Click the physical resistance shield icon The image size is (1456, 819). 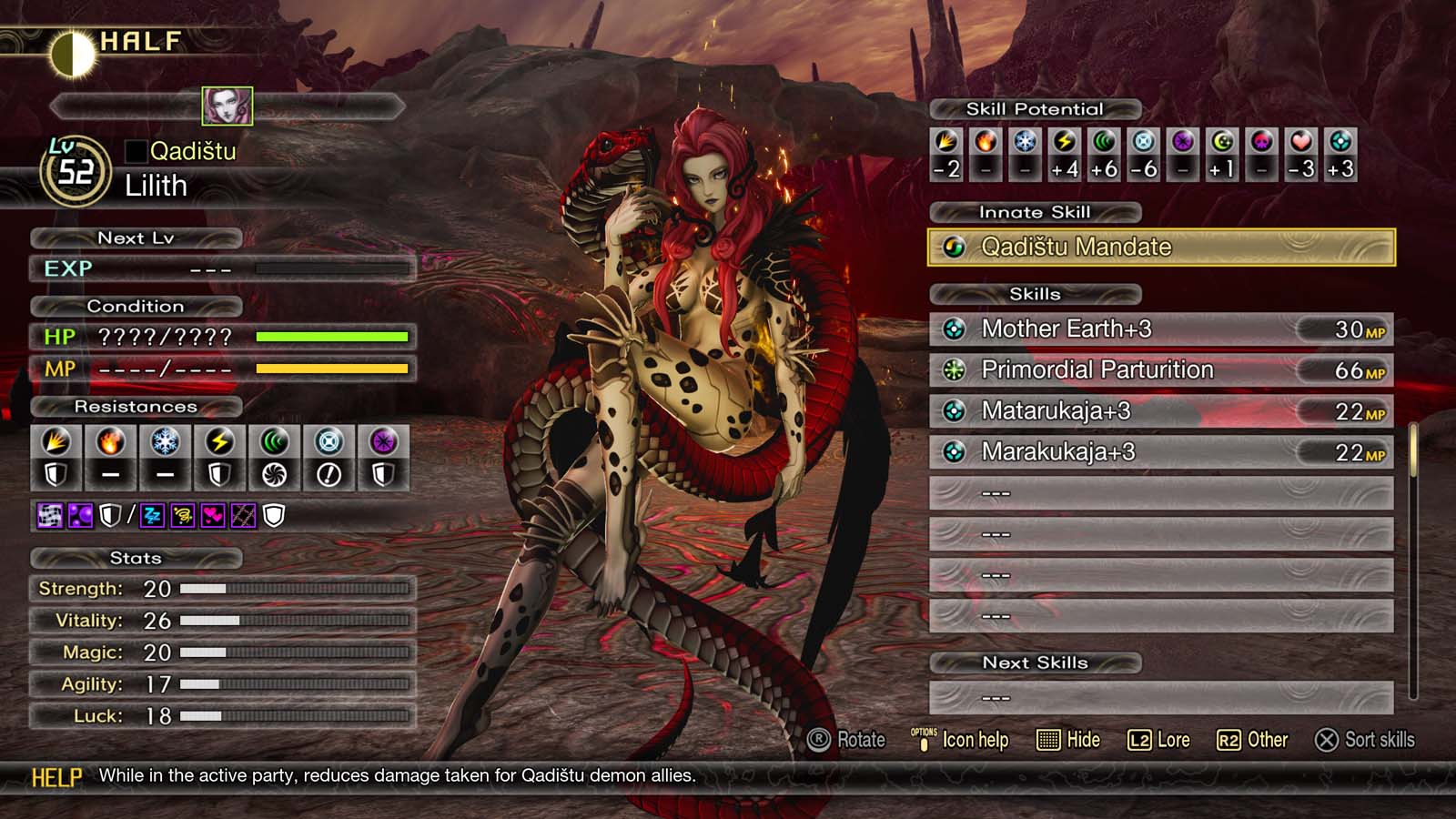57,470
